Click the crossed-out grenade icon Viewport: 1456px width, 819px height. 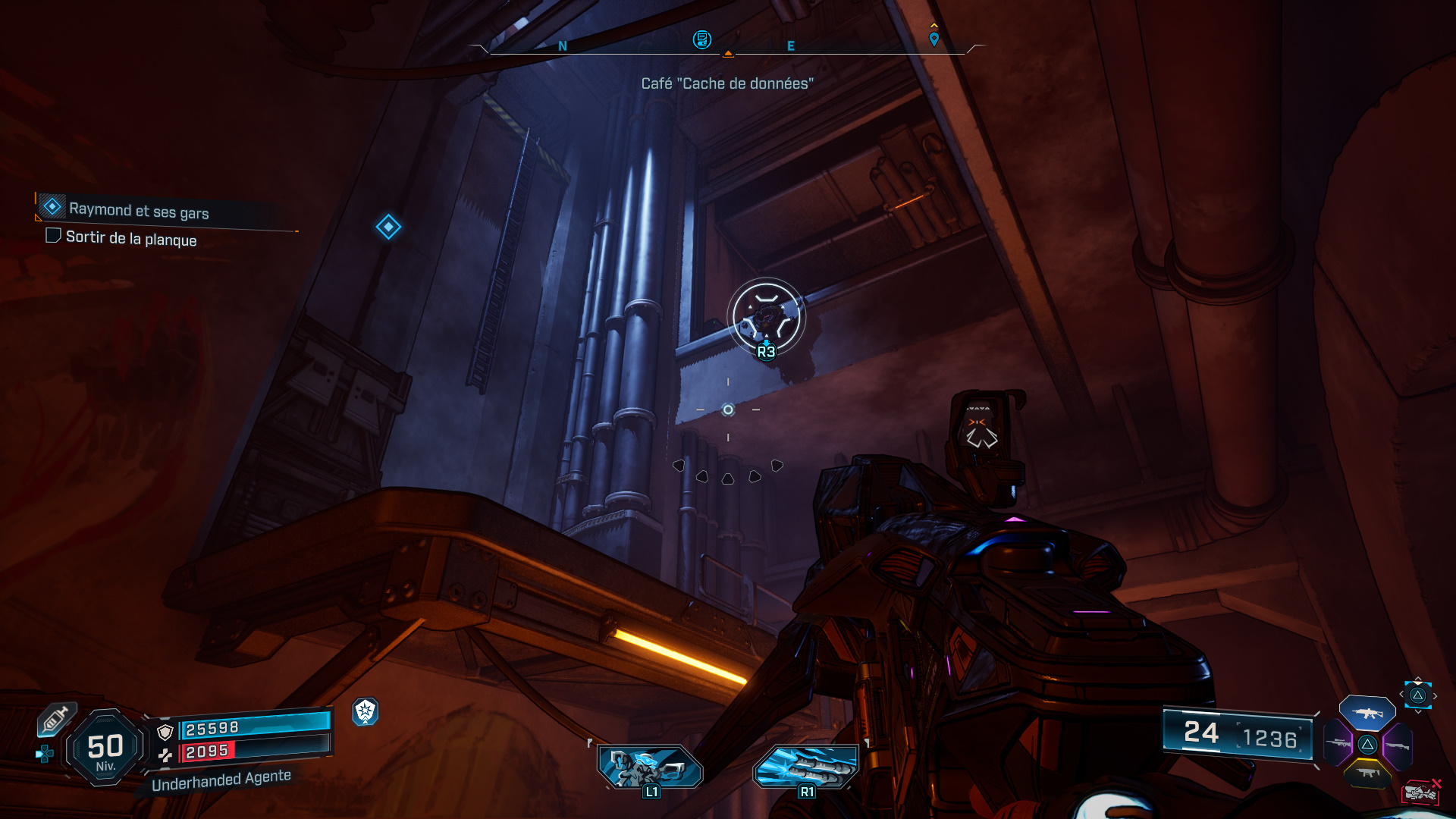click(x=1420, y=791)
